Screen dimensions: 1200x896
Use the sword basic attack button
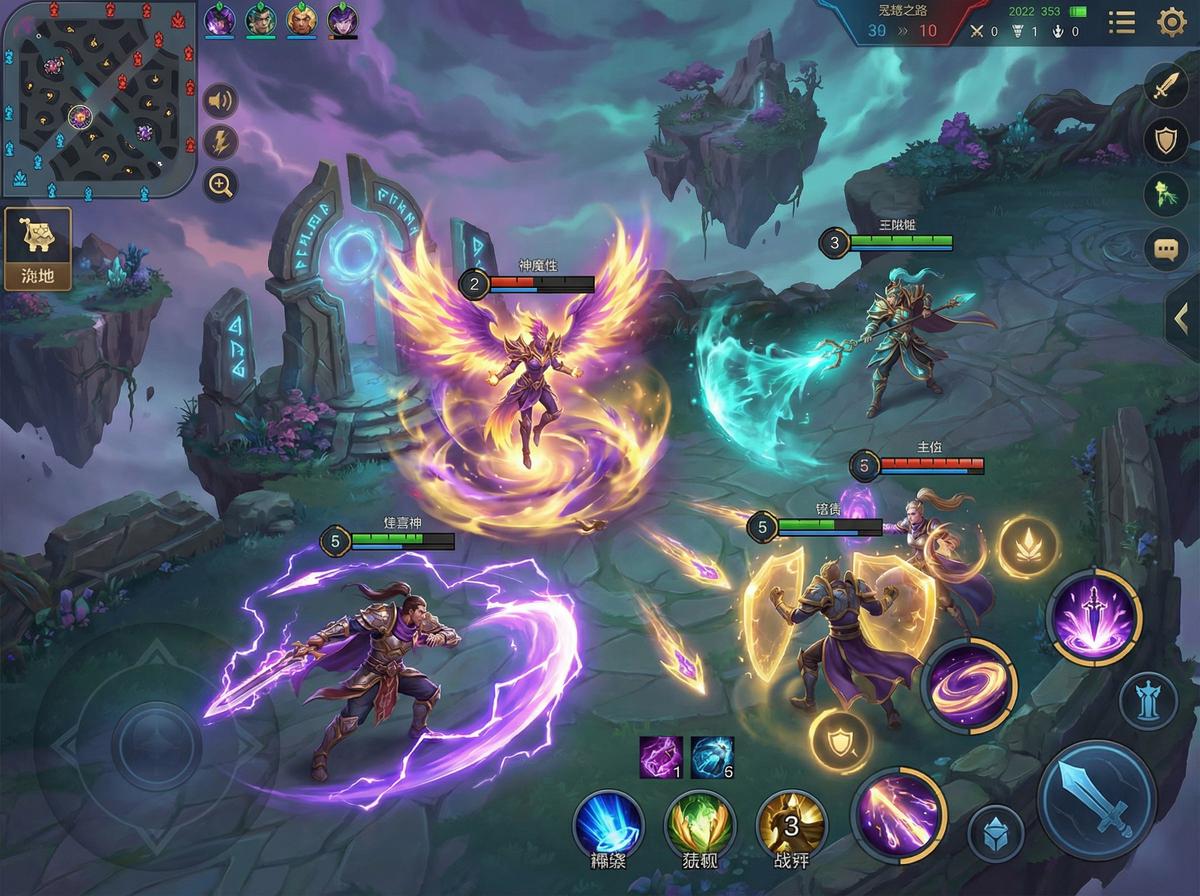[x=1097, y=801]
